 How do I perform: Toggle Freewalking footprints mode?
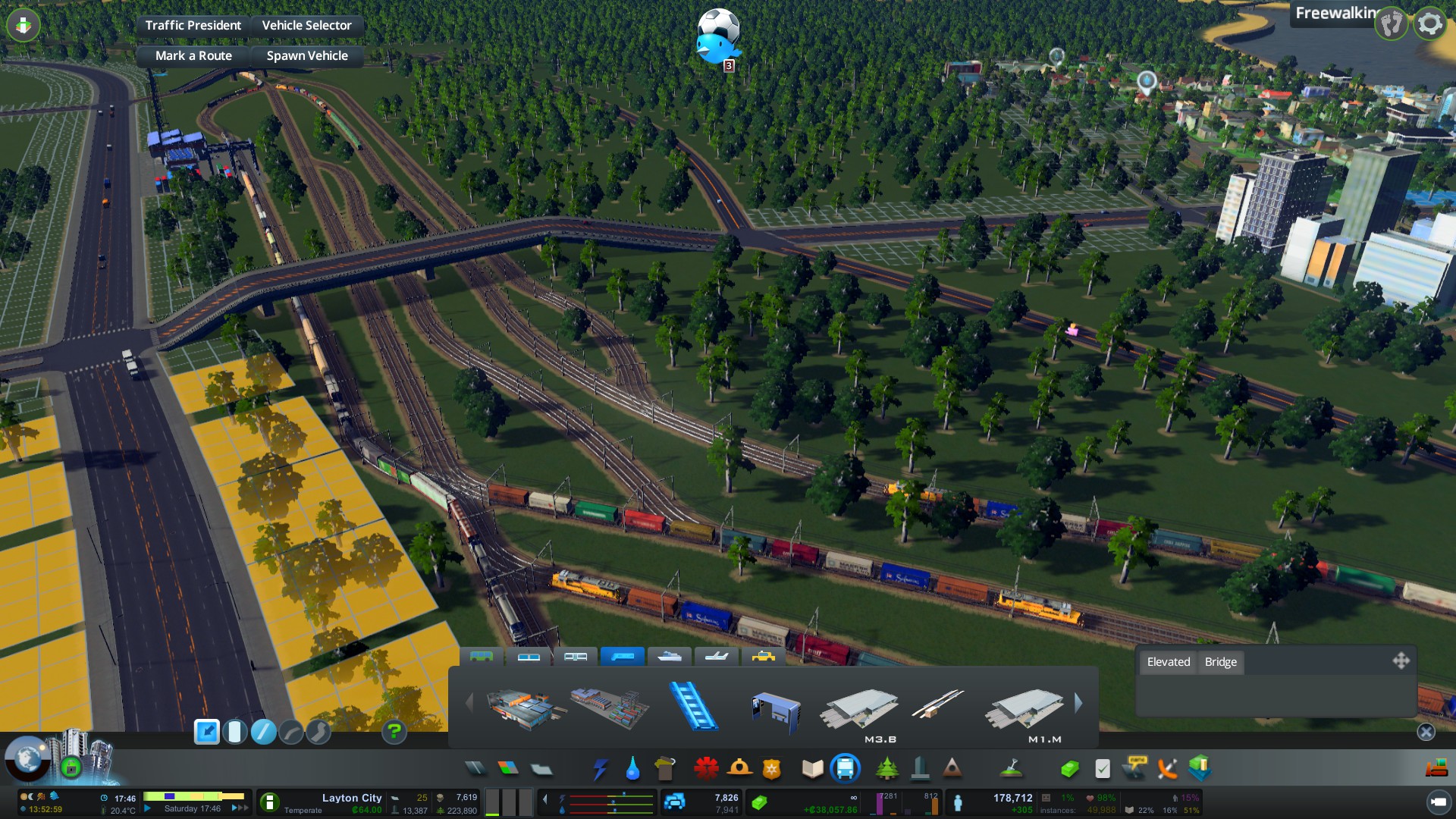(x=1392, y=24)
